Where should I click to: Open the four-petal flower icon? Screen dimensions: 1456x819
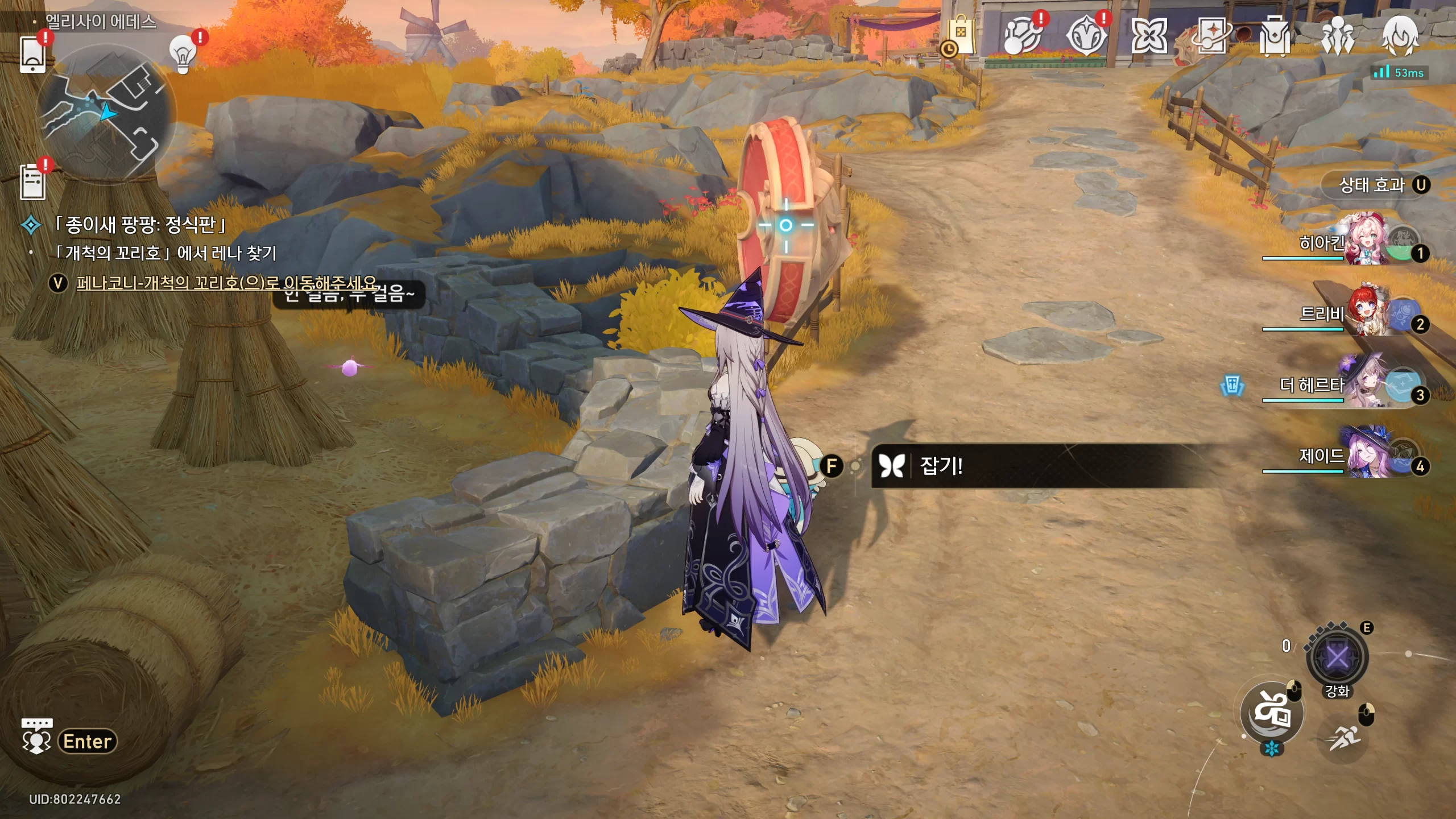(x=1149, y=36)
